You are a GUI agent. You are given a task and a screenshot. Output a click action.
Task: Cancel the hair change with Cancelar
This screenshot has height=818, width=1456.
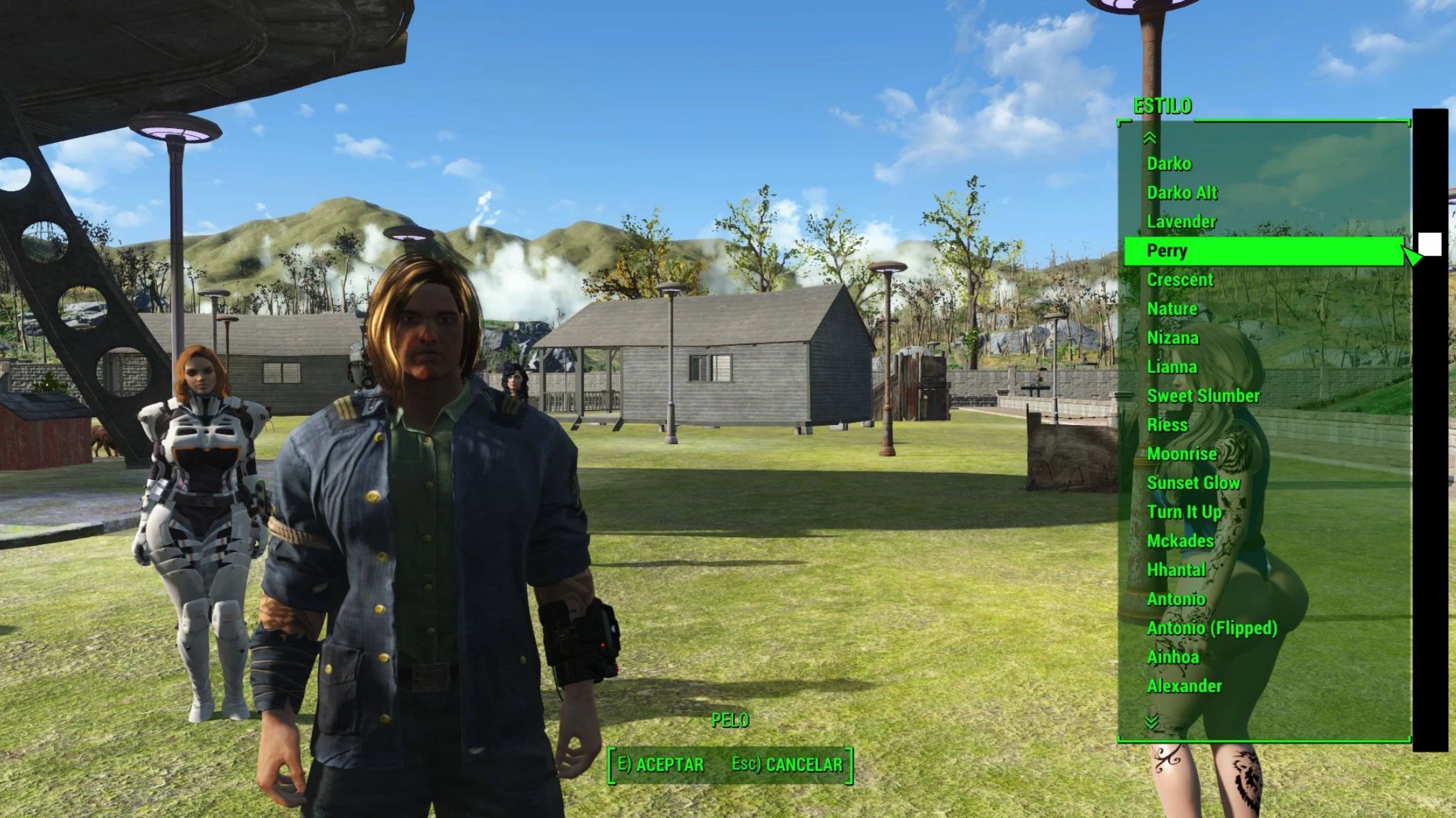(787, 765)
